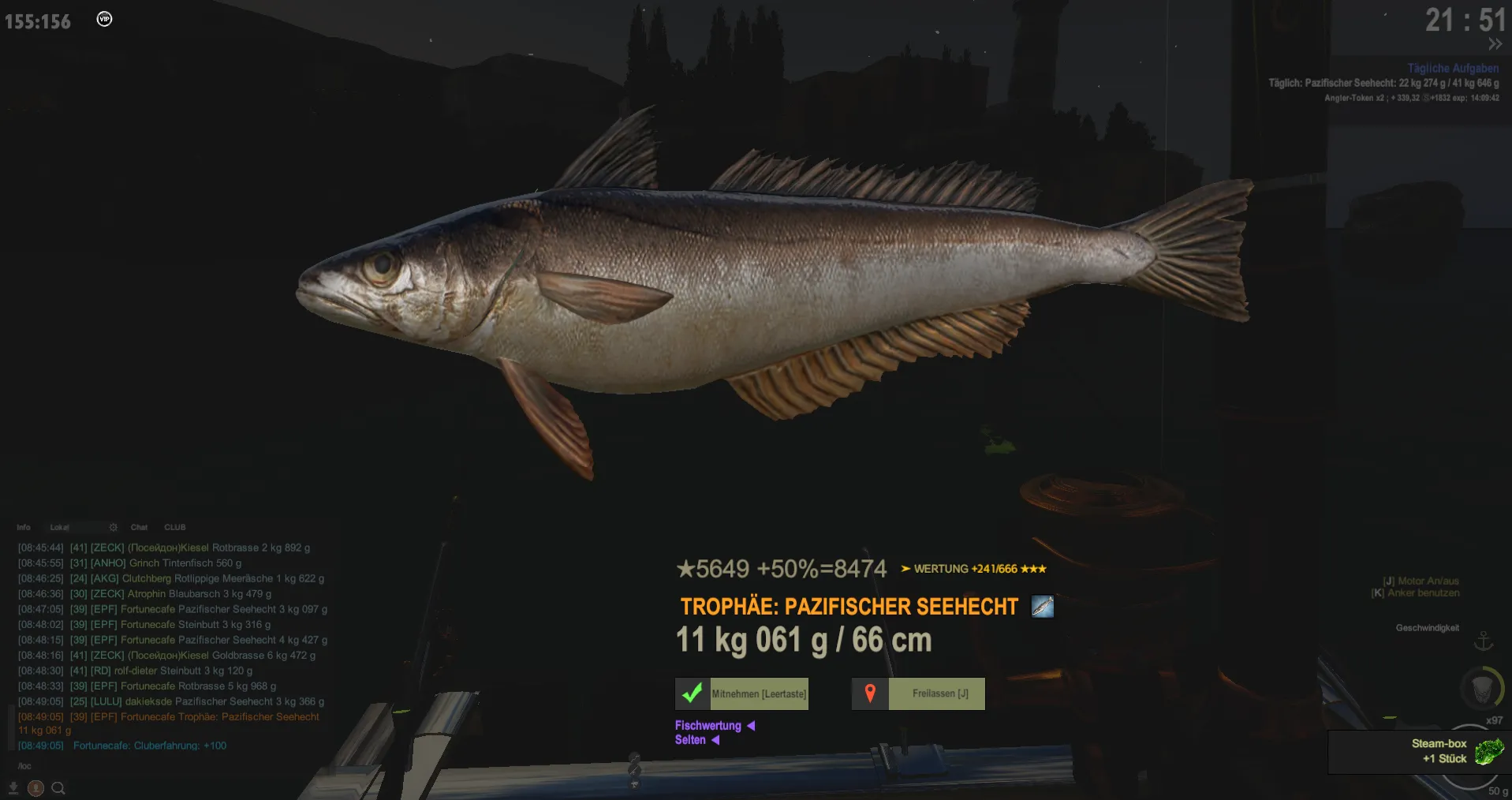Click the Pazifischer Seehecht fish icon beside title

1042,607
